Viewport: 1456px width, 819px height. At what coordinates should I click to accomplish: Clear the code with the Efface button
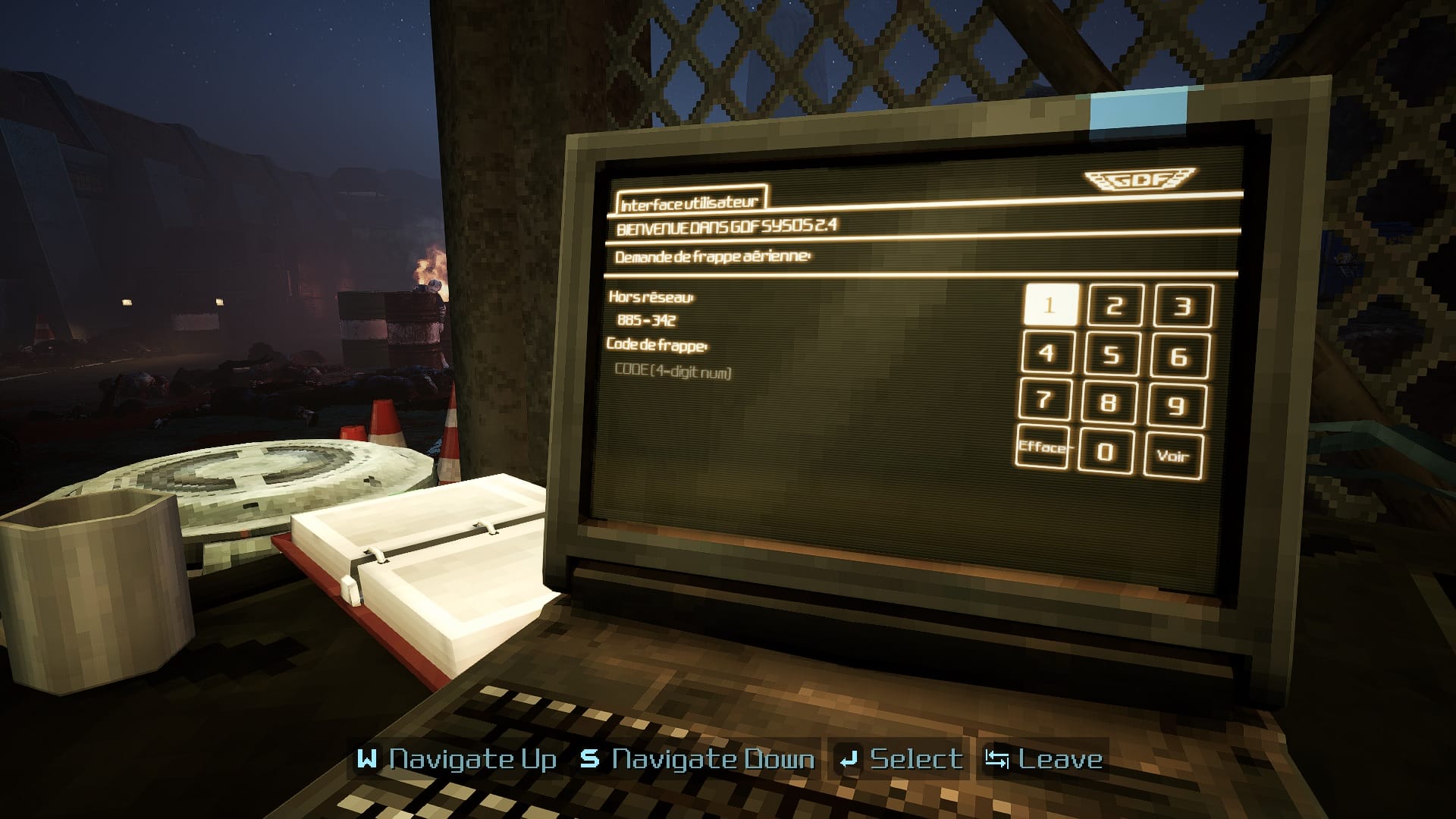coord(1043,447)
